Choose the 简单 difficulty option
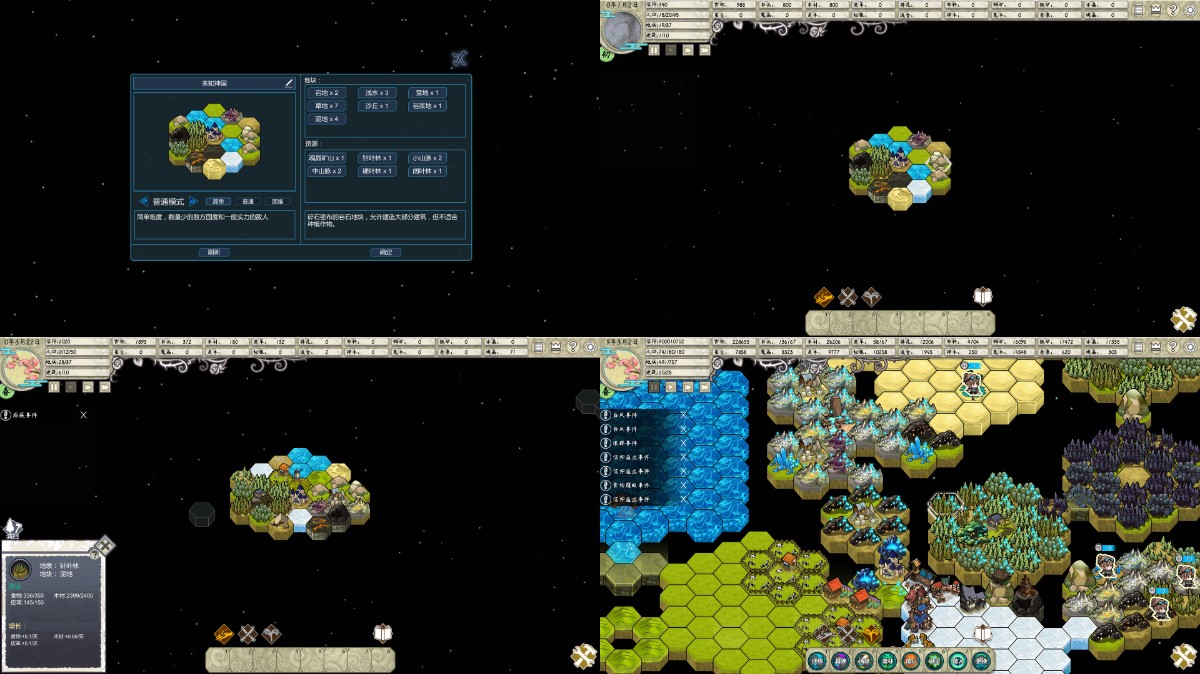 tap(218, 201)
